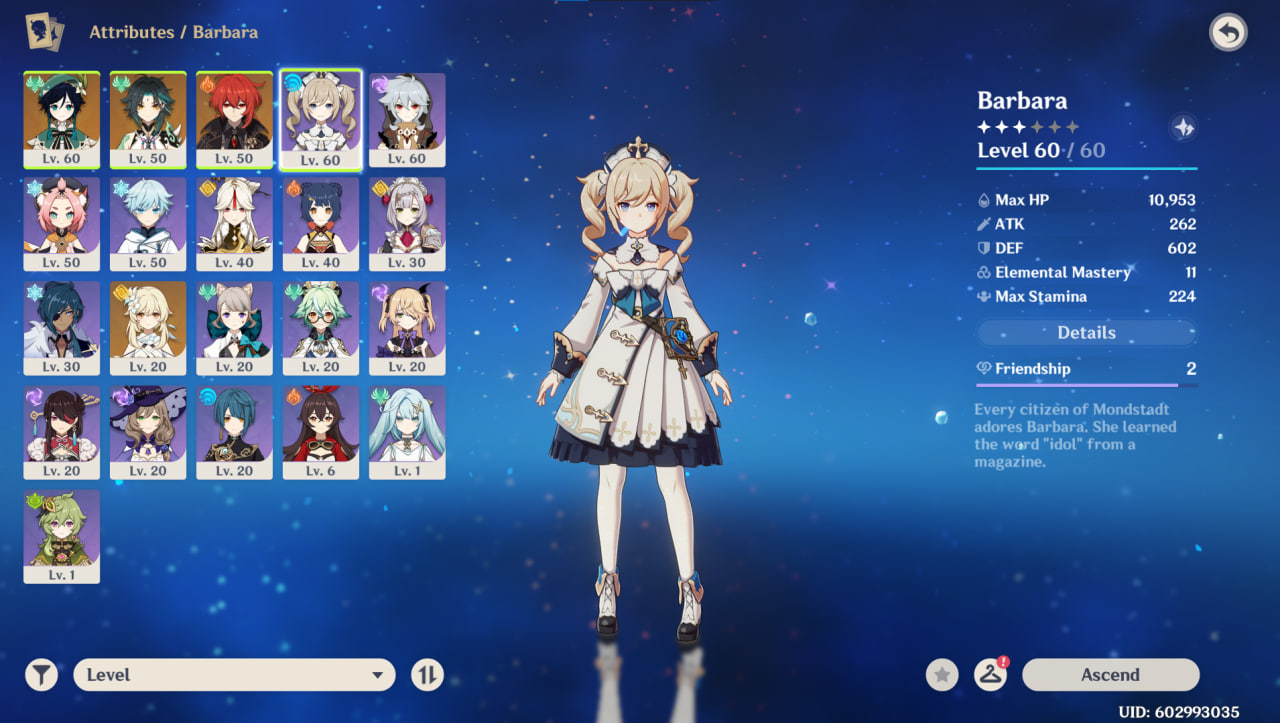1280x723 pixels.
Task: Click the back arrow button
Action: (1228, 33)
